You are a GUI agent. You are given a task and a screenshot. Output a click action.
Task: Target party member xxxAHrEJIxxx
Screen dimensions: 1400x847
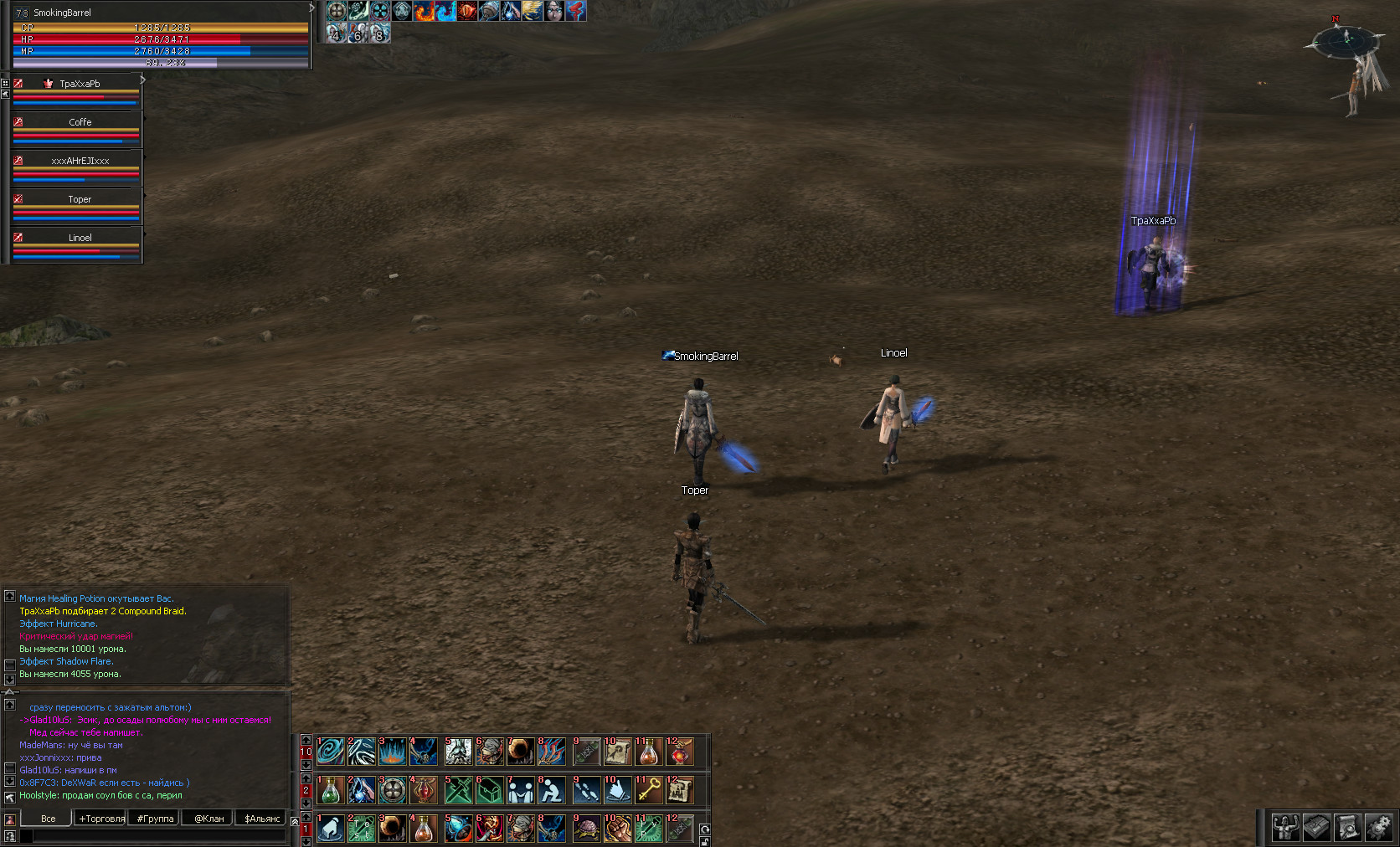click(80, 161)
